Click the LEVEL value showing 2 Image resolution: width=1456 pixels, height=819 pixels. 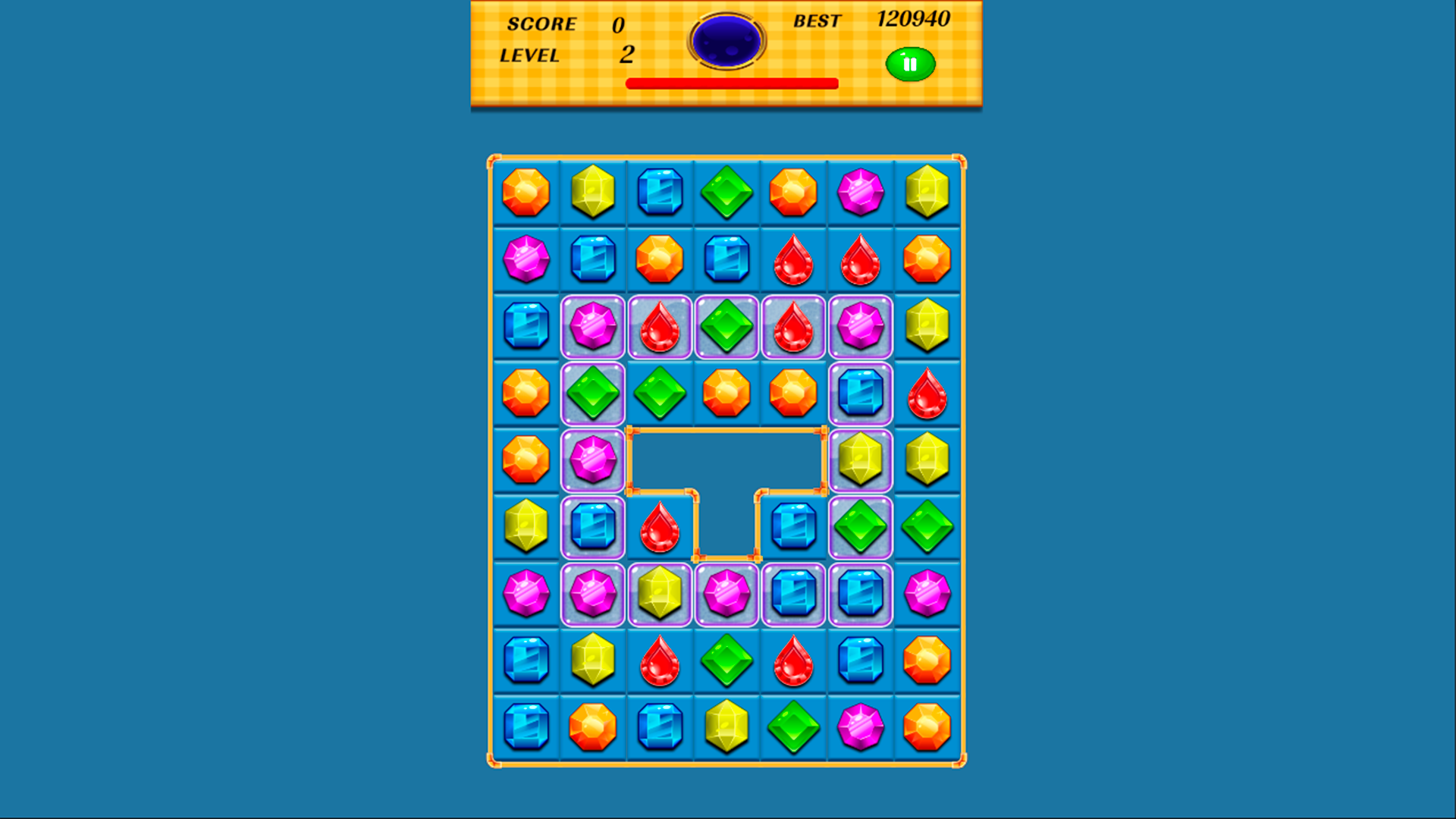(x=626, y=55)
